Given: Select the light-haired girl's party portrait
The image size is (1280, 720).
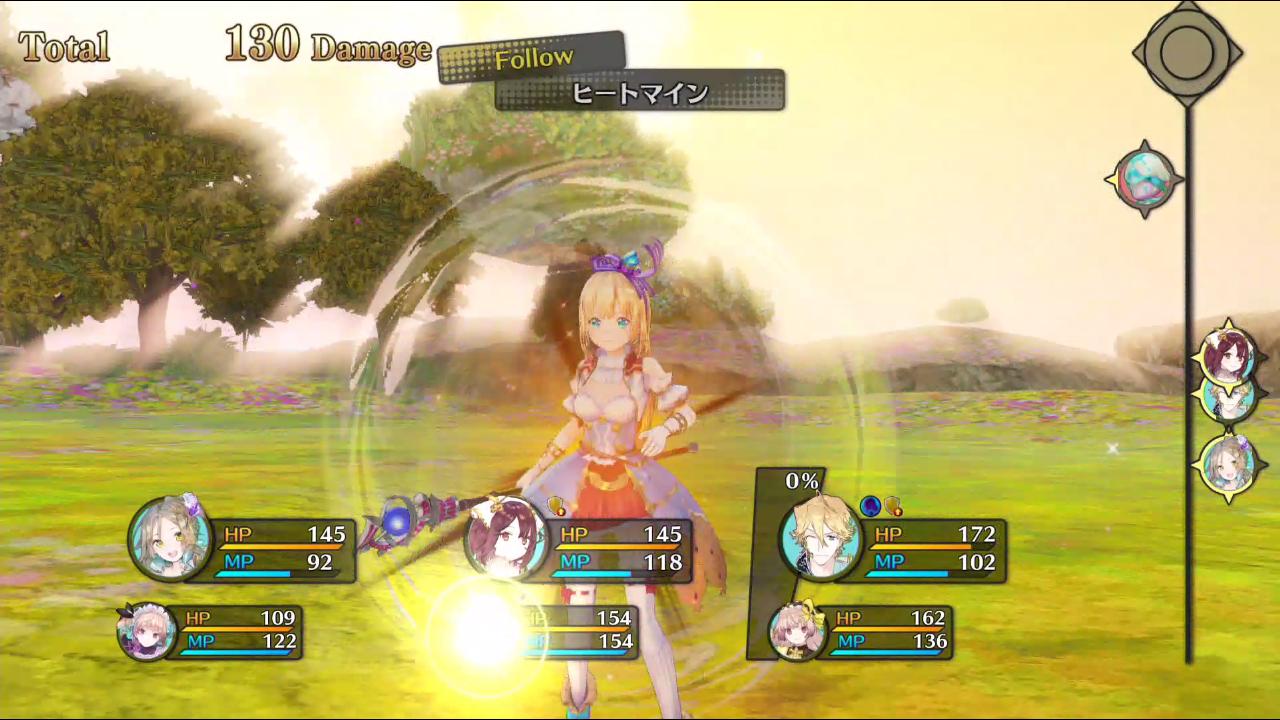Looking at the screenshot, I should click(170, 537).
